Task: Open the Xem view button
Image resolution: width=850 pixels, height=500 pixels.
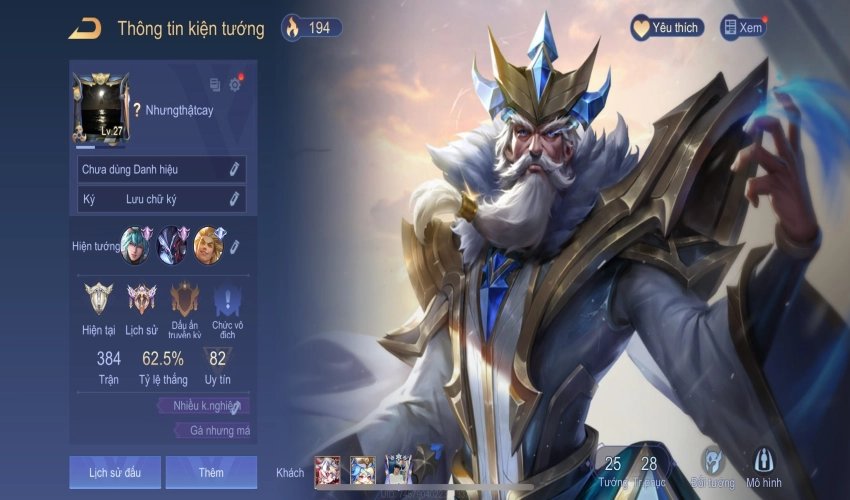Action: [743, 28]
